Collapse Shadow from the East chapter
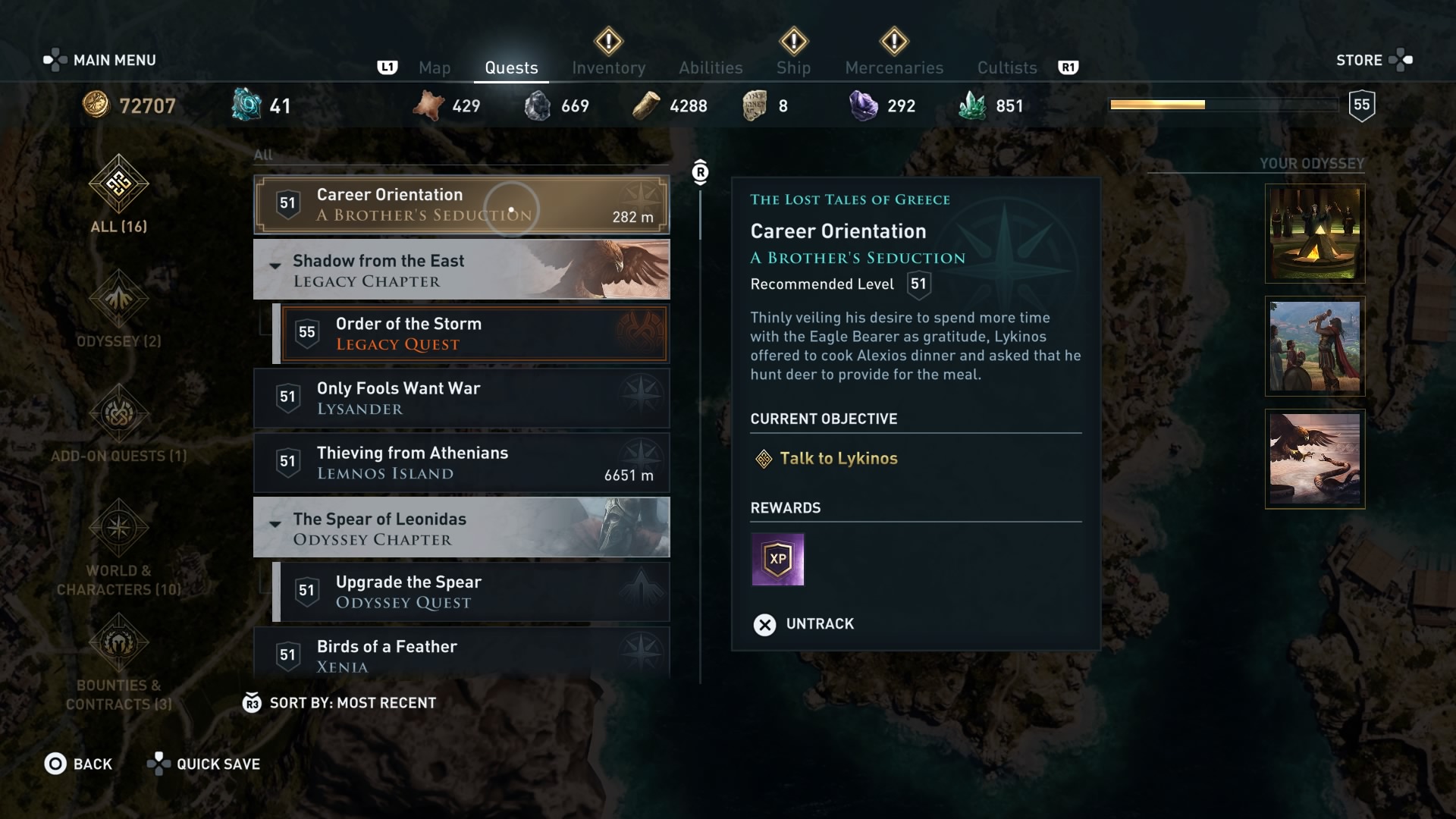Image resolution: width=1456 pixels, height=819 pixels. click(x=275, y=265)
